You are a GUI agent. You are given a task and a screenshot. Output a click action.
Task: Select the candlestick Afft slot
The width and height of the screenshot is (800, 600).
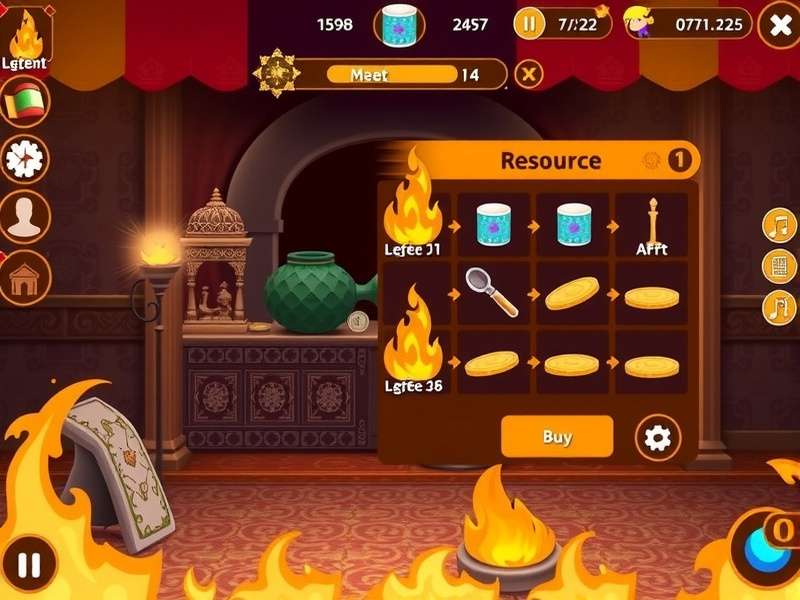(651, 225)
